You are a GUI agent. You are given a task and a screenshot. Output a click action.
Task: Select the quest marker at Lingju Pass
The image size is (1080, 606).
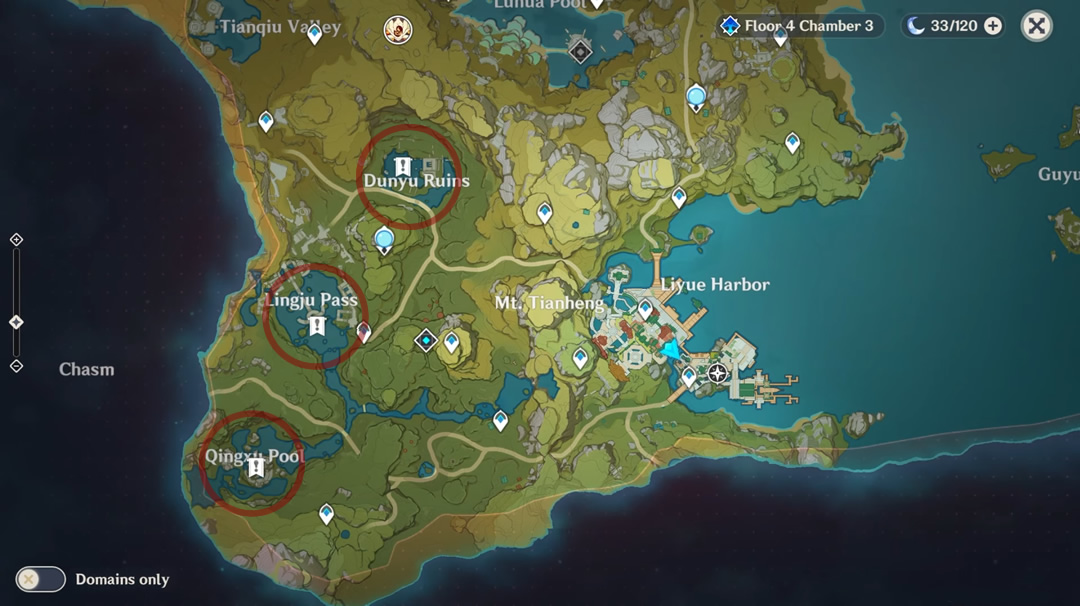(x=318, y=325)
